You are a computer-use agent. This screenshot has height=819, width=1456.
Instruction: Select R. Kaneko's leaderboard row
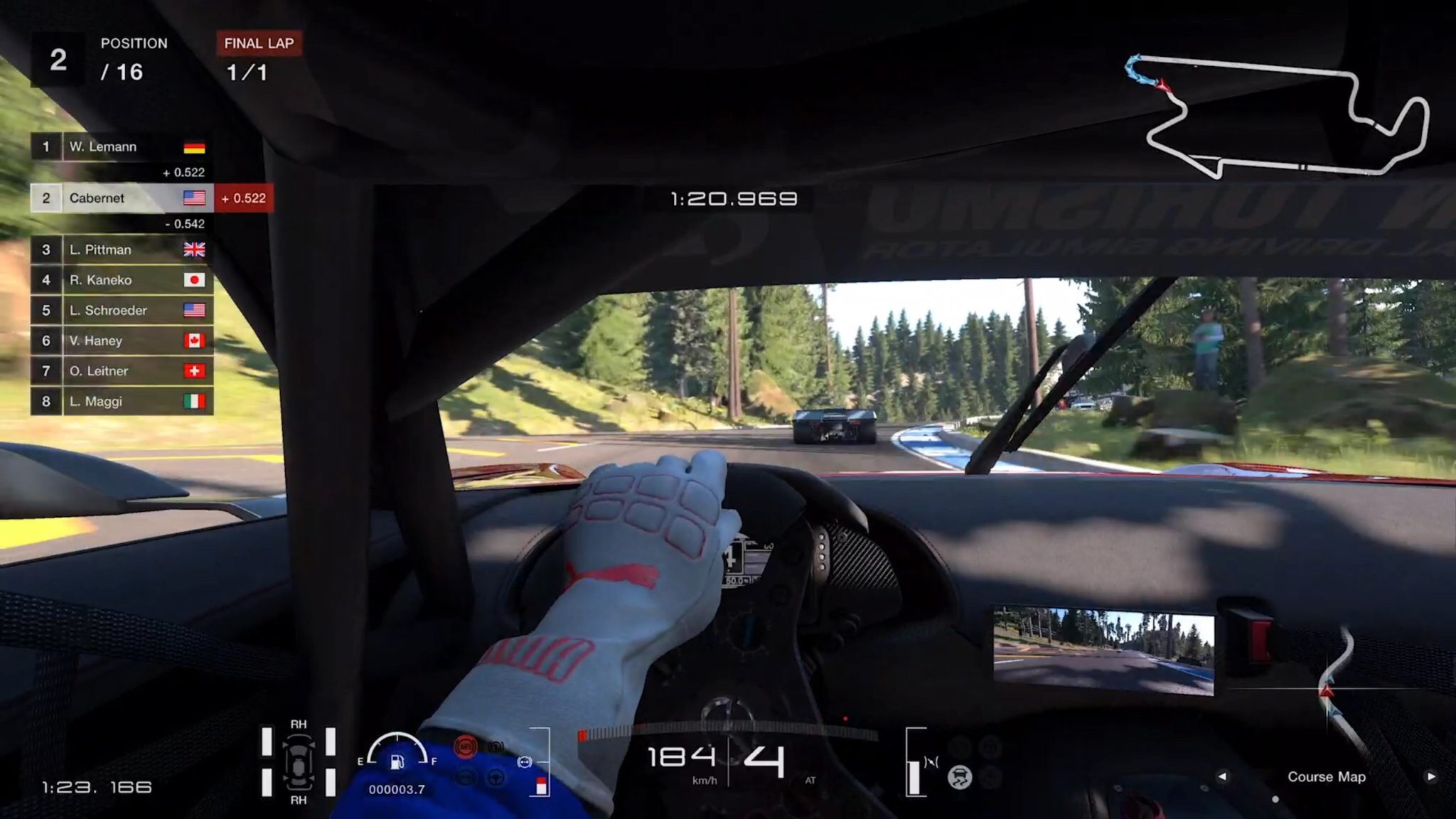(121, 280)
